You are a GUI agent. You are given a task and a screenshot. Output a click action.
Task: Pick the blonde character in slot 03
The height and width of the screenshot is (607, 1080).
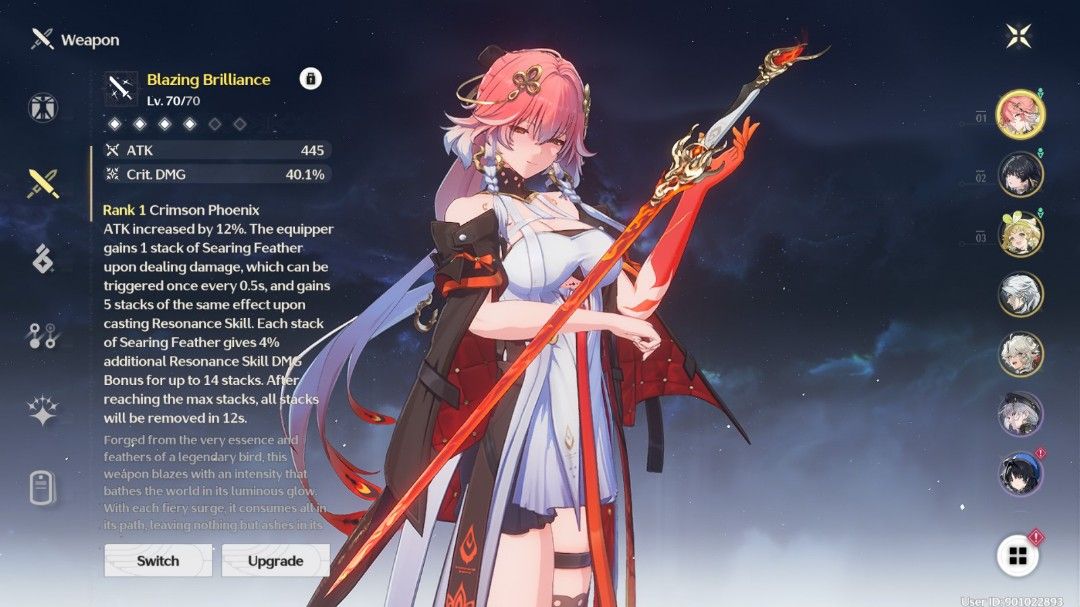(x=1020, y=235)
